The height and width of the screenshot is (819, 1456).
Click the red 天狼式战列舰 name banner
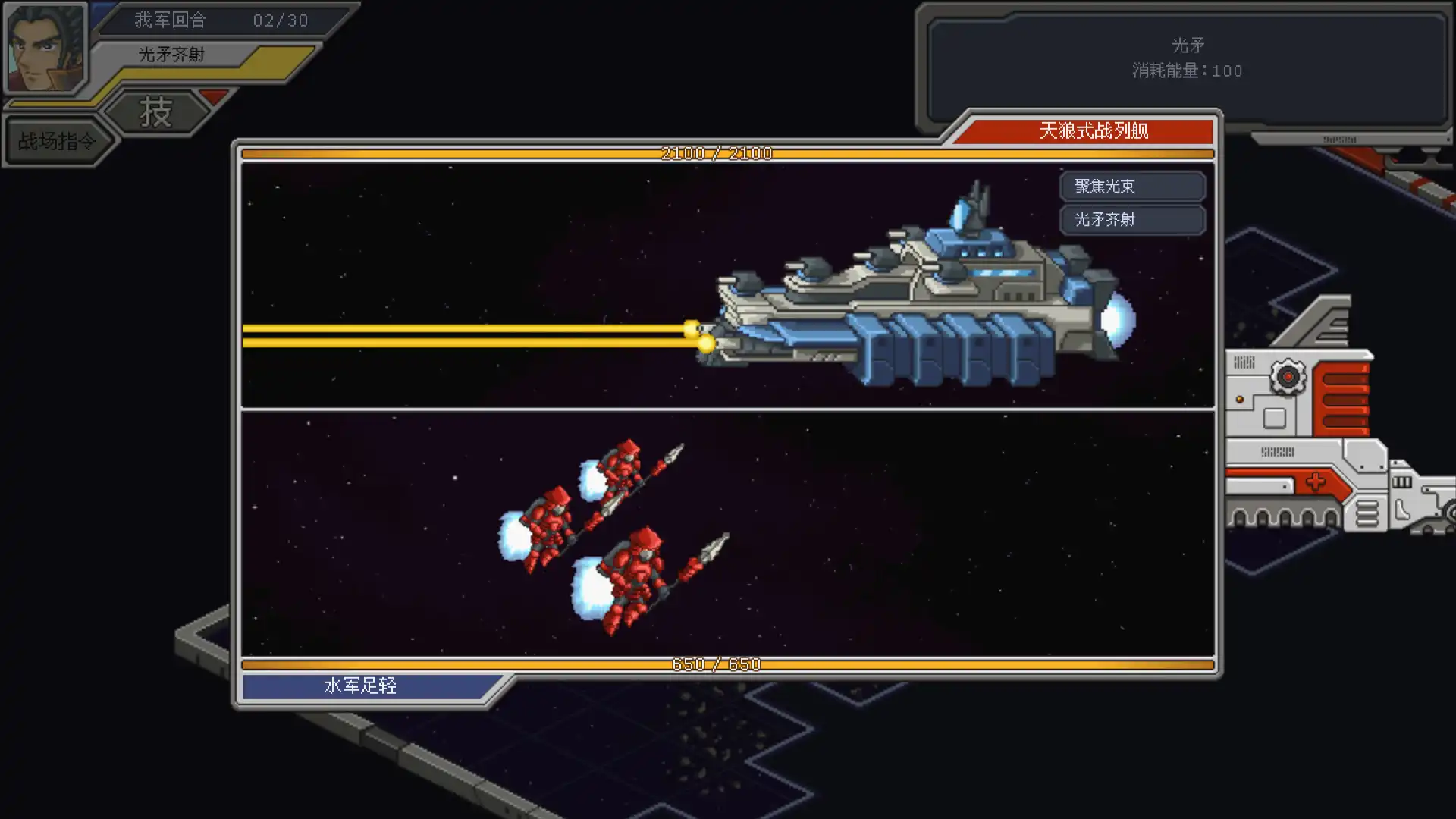click(1094, 130)
